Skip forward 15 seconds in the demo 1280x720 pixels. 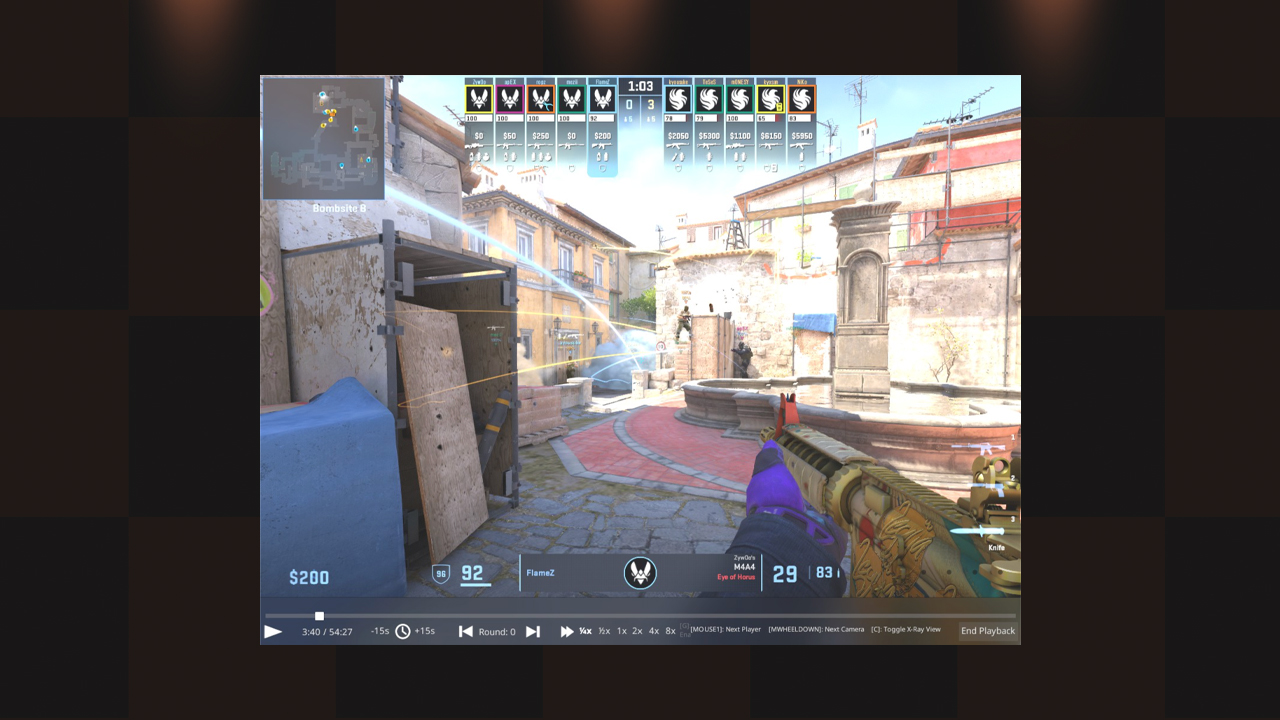click(x=425, y=631)
